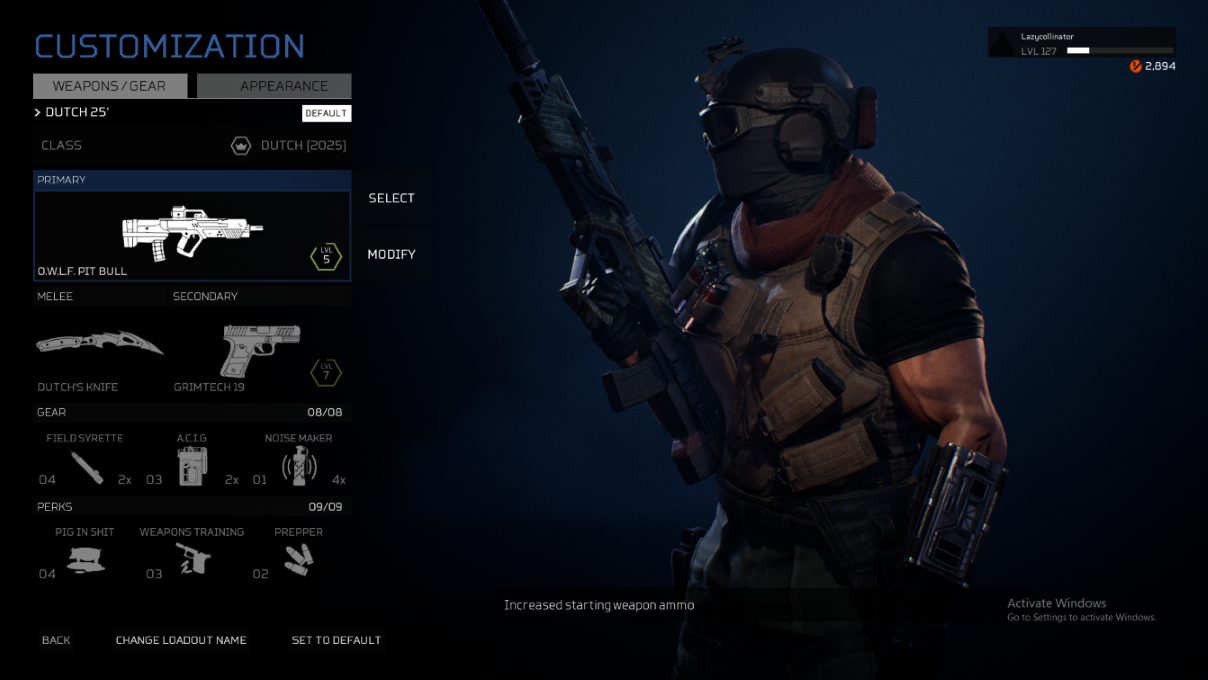Select the Pig in Shit perk
The height and width of the screenshot is (680, 1208).
click(x=85, y=556)
